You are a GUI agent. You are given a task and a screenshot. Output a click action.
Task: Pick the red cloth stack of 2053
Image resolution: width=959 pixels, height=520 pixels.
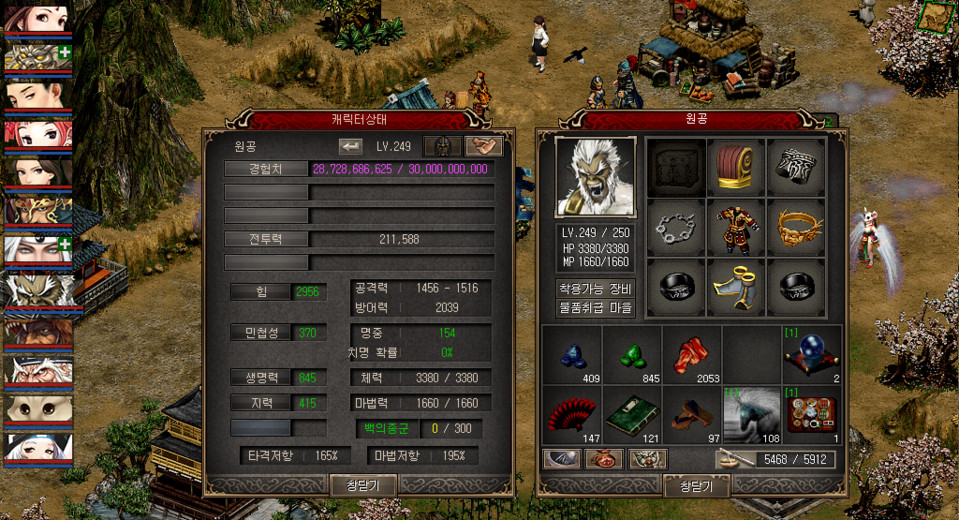(x=691, y=355)
